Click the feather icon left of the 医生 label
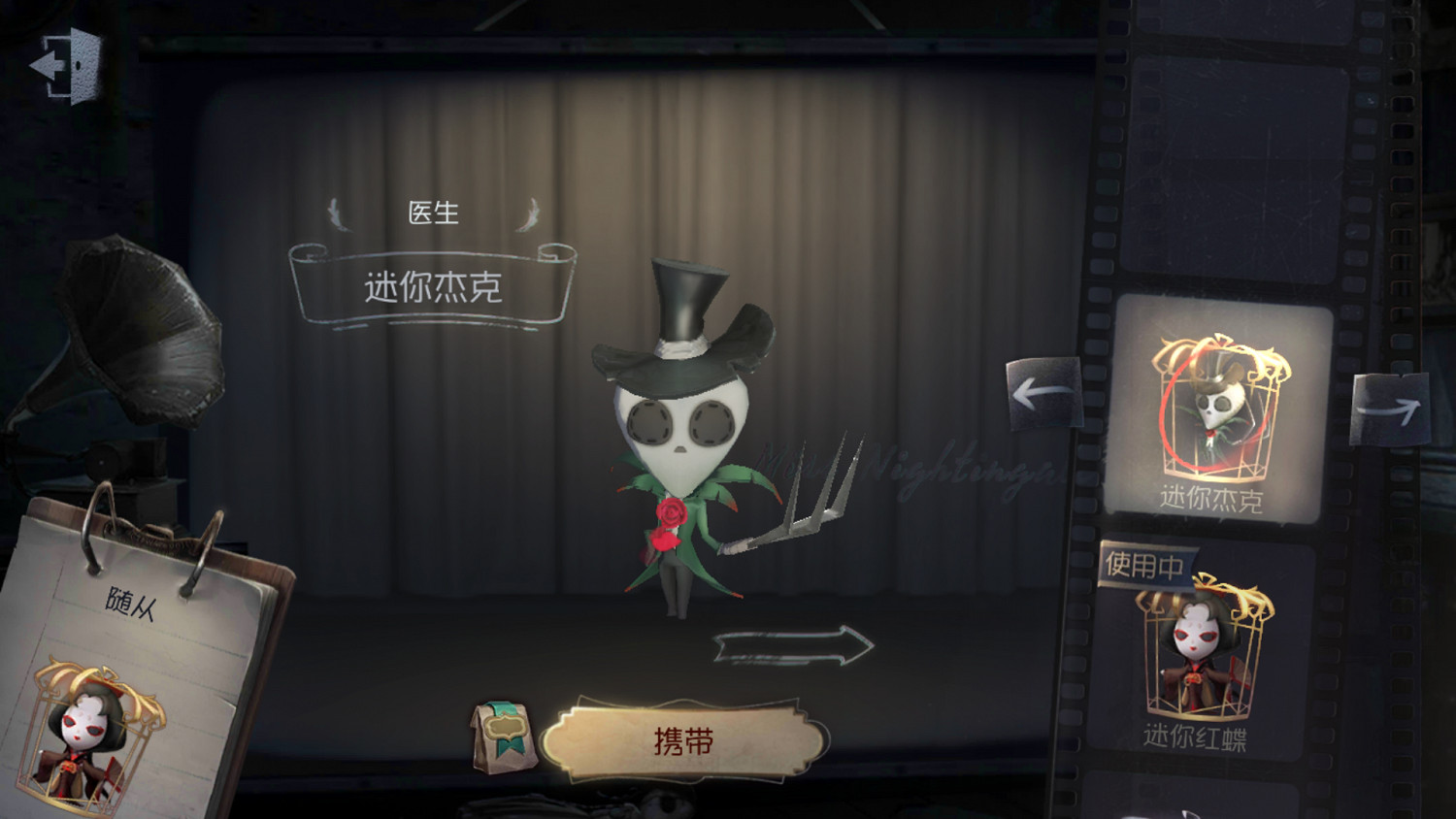Screen dimensions: 1456x819 (x=340, y=213)
